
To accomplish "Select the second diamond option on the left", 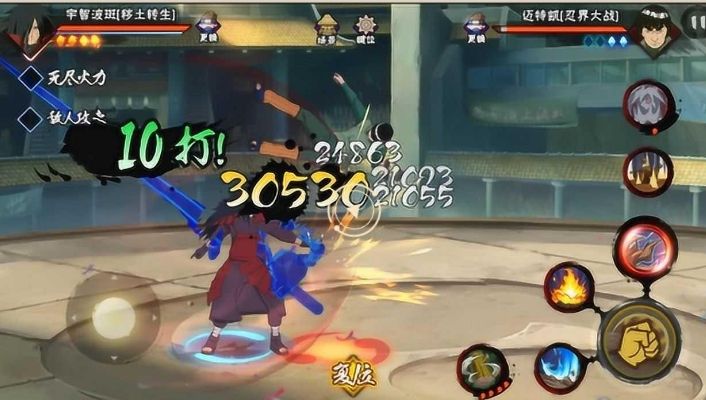I will pos(32,118).
